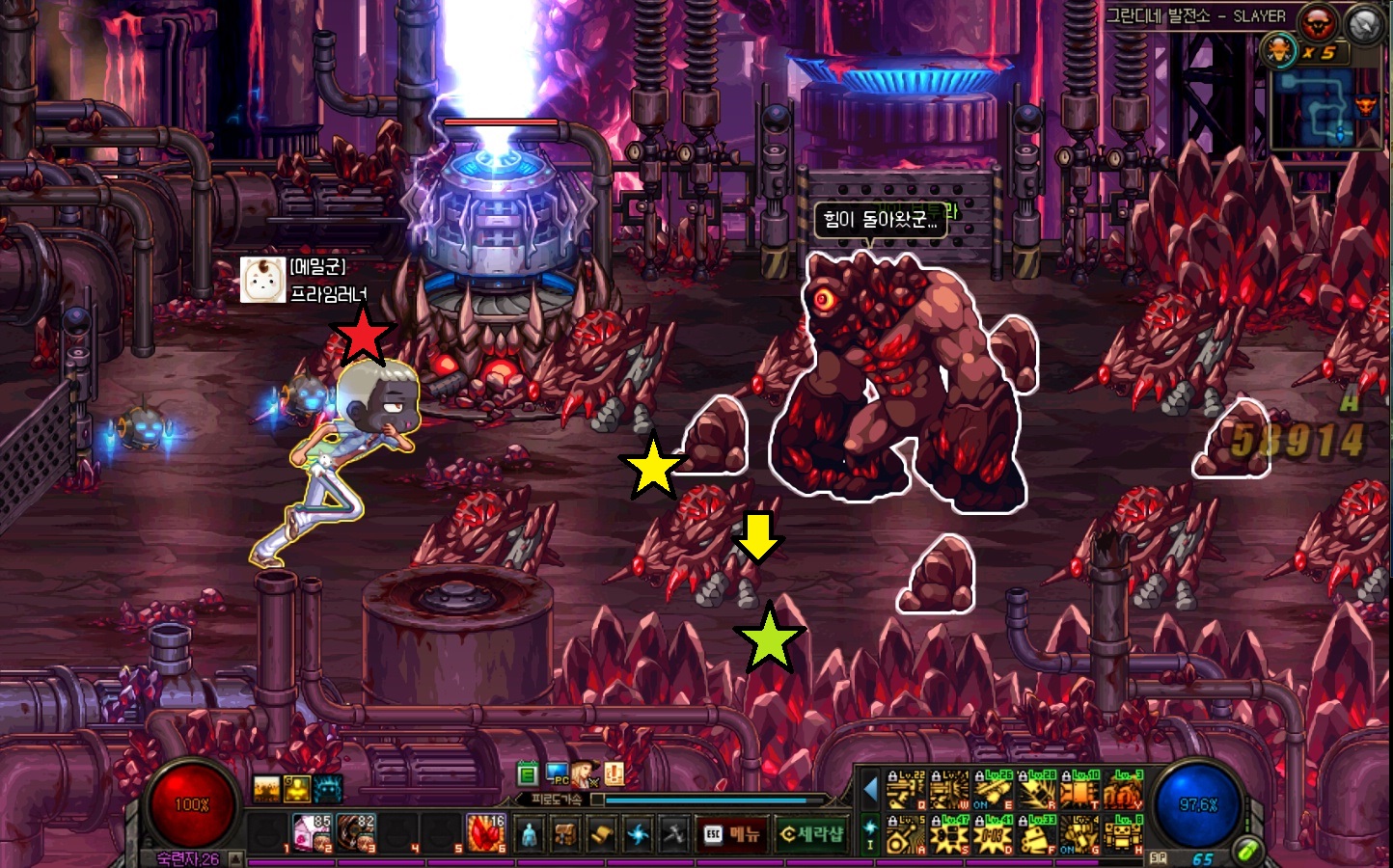Open the quest scroll icon
1393x868 pixels.
[x=601, y=834]
